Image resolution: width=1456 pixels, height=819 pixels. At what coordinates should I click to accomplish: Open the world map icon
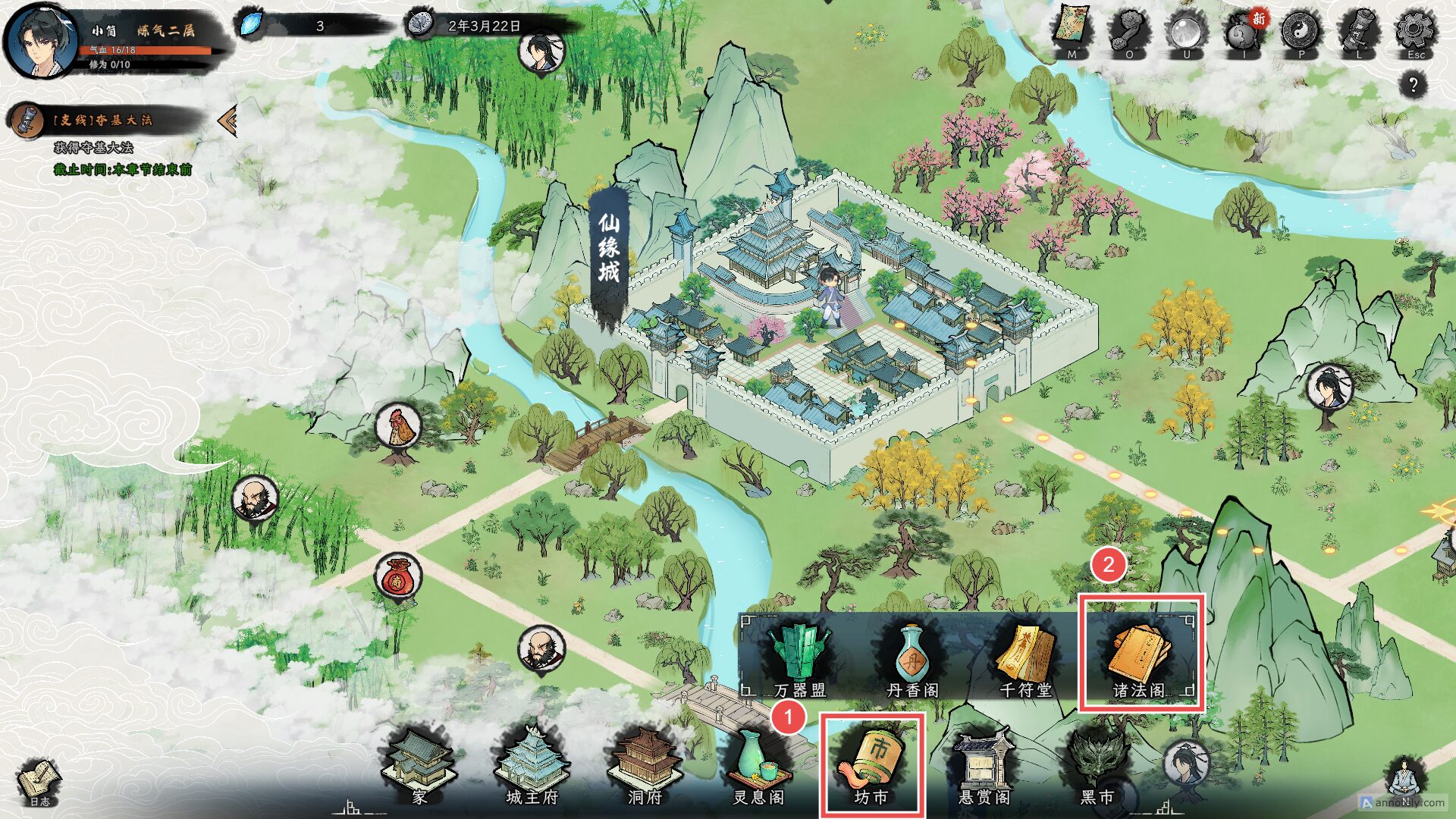coord(1071,32)
